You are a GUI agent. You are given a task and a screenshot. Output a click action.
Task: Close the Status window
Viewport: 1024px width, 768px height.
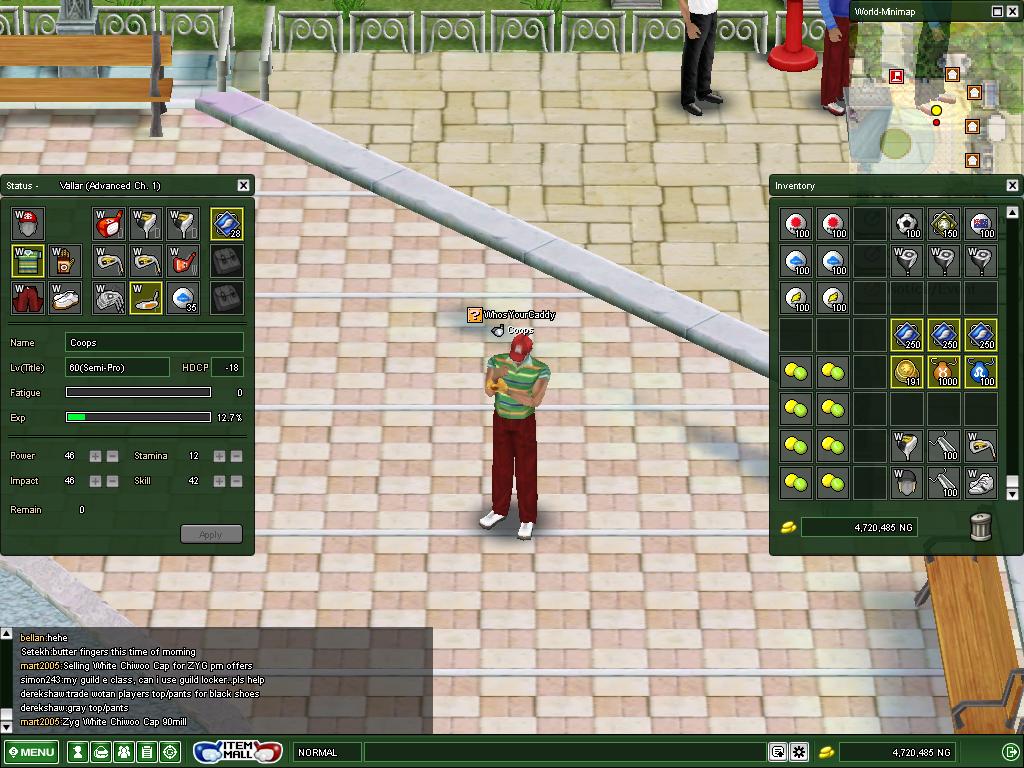coord(243,185)
